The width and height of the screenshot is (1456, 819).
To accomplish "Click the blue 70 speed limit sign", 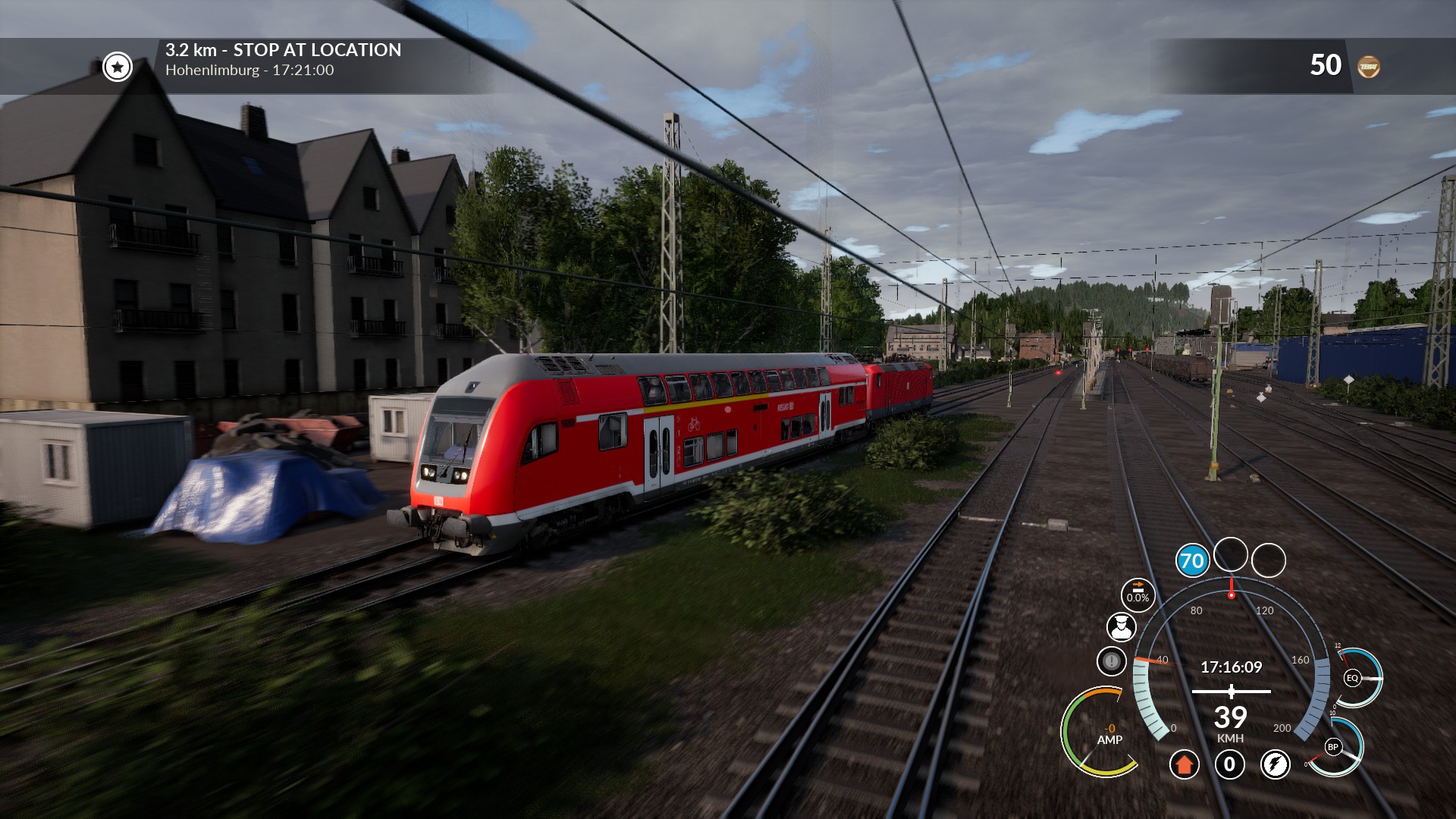I will click(x=1192, y=561).
